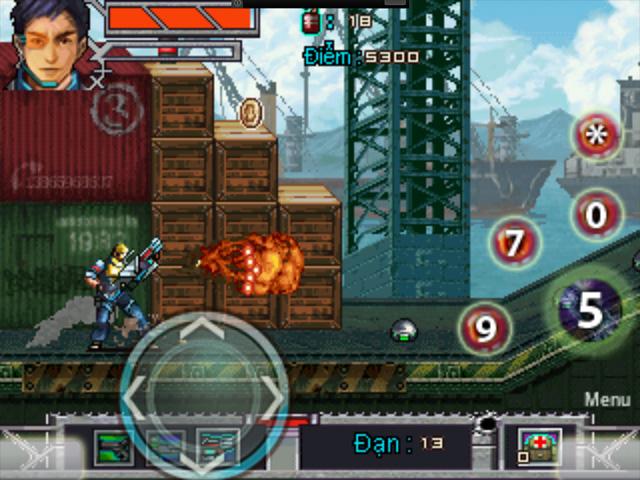Tap the red 0 button

(597, 214)
